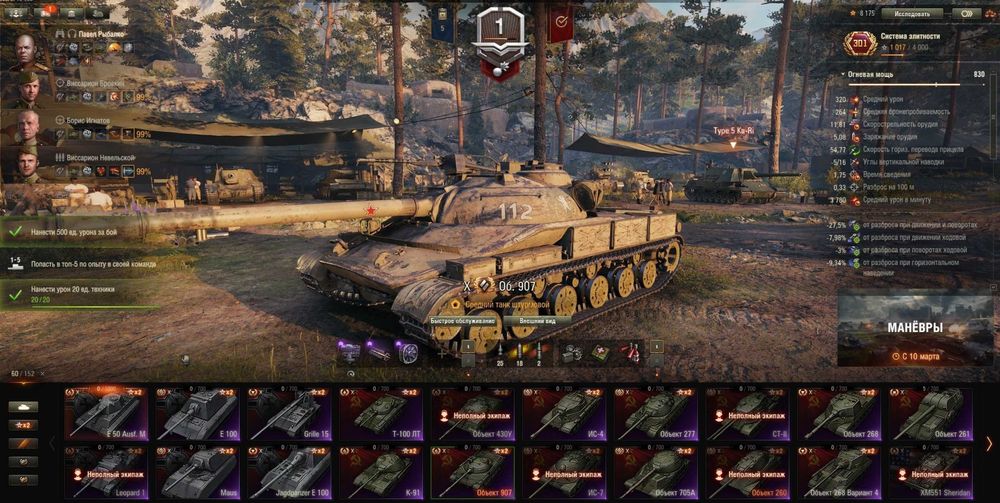The width and height of the screenshot is (1000, 503).
Task: Click the Исследовать research button
Action: (912, 14)
